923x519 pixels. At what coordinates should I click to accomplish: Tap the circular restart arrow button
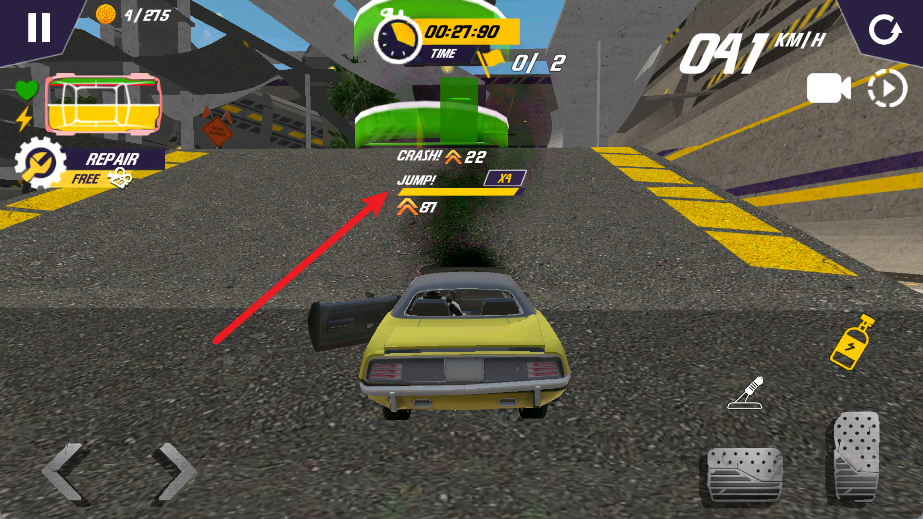883,29
